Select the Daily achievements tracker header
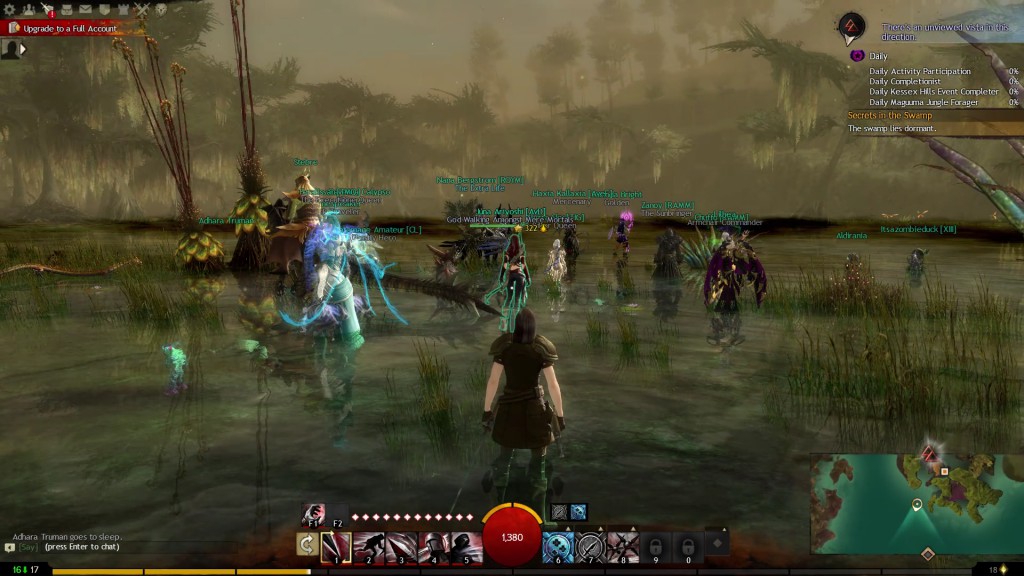The width and height of the screenshot is (1024, 576). tap(878, 56)
